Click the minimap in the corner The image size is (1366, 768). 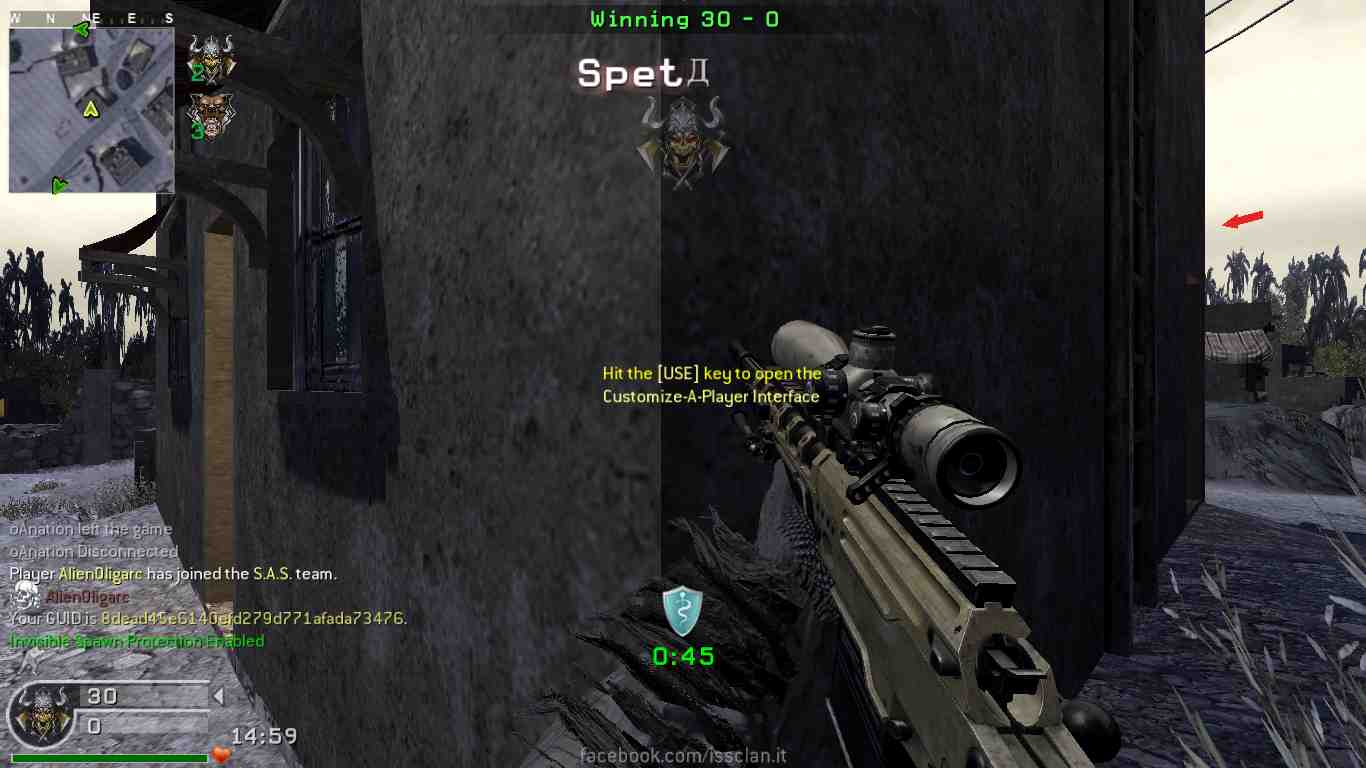[x=91, y=110]
